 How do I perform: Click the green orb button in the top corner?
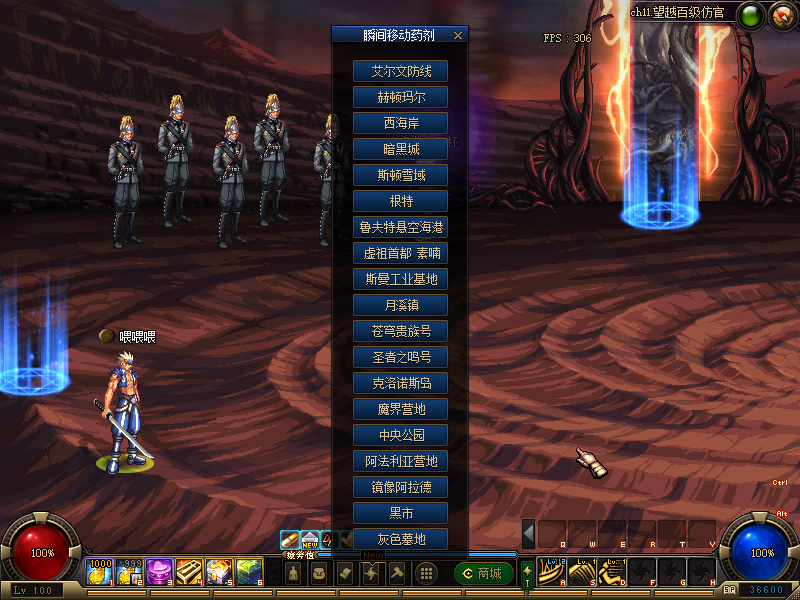(750, 14)
